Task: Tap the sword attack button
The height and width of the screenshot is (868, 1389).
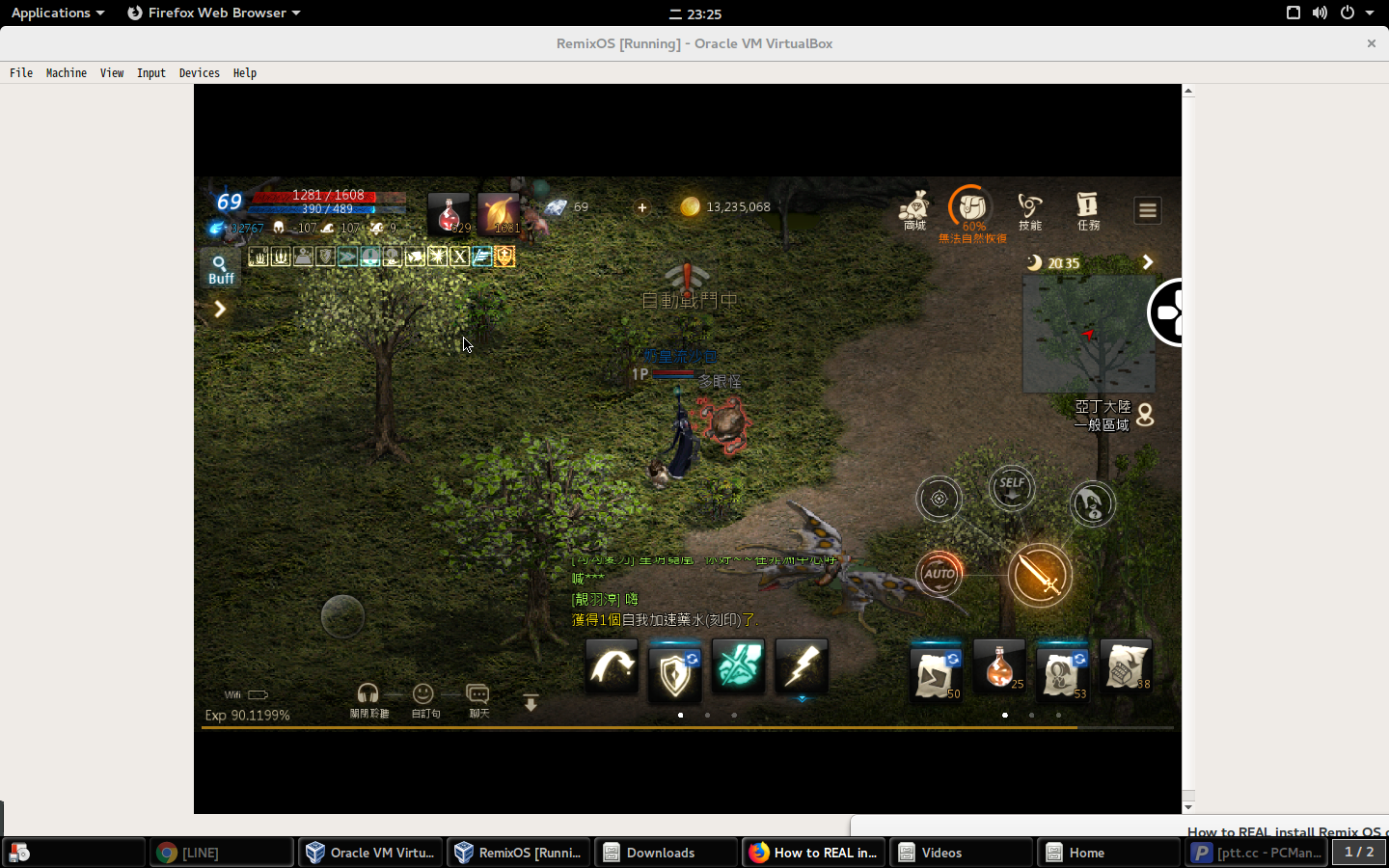Action: 1040,575
